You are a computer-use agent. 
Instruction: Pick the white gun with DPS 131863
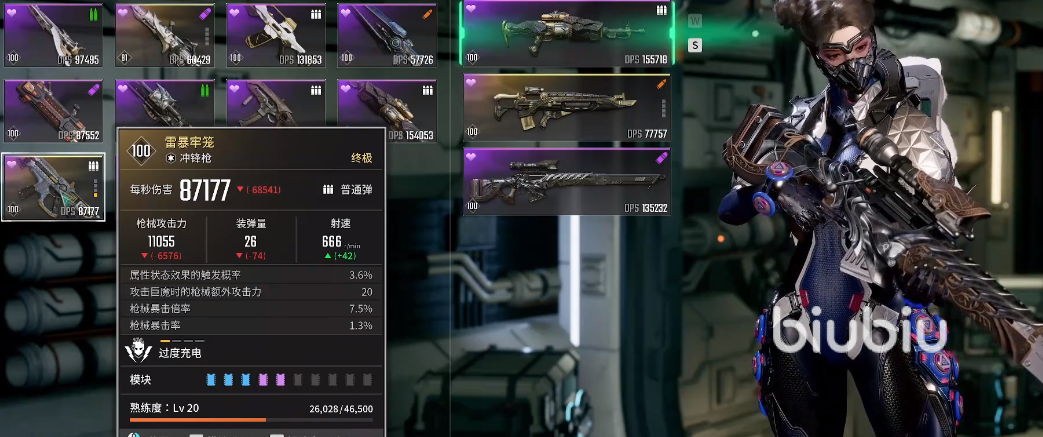(277, 35)
